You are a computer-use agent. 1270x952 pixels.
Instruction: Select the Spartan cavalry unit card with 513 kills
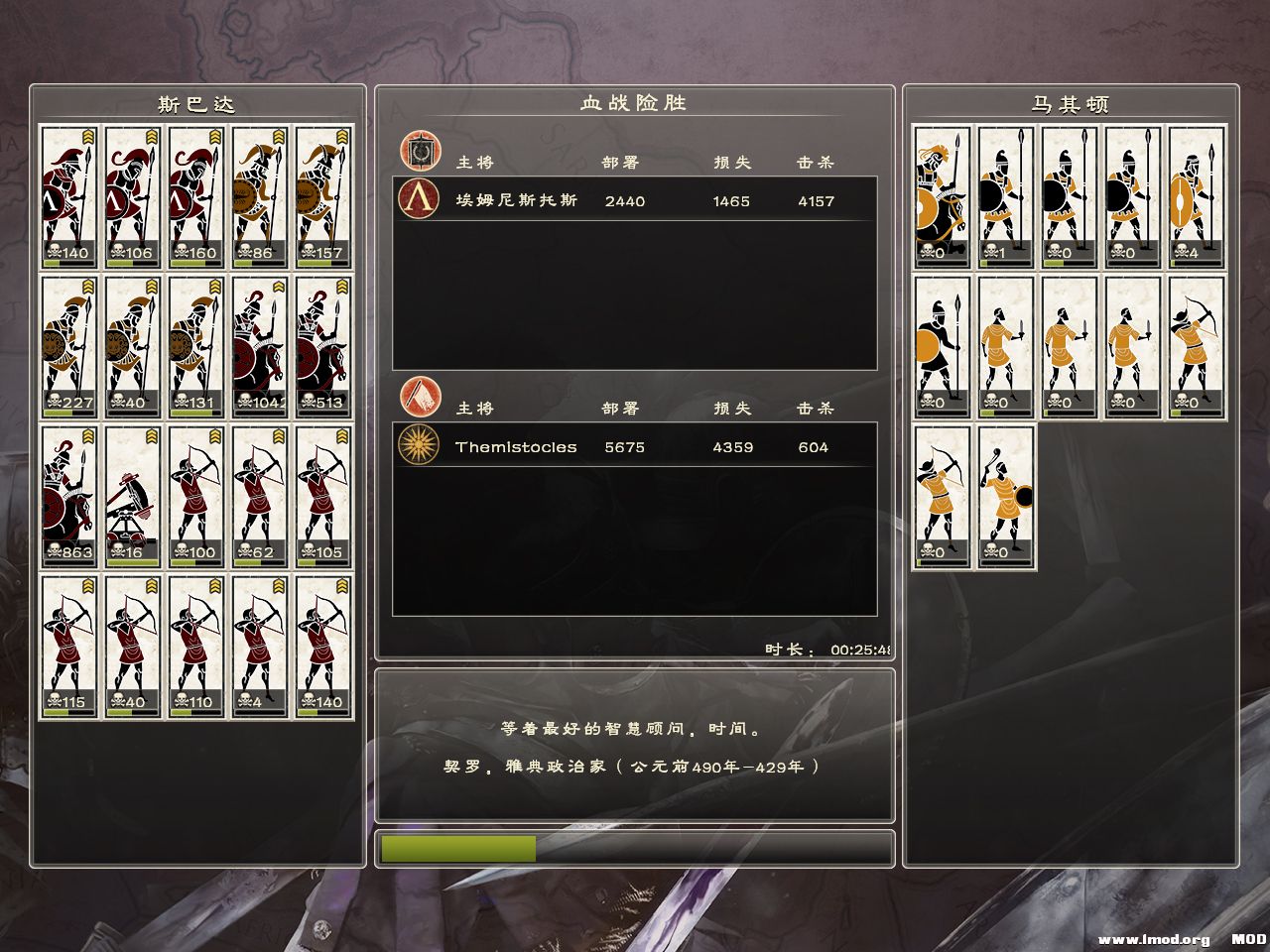tap(324, 347)
